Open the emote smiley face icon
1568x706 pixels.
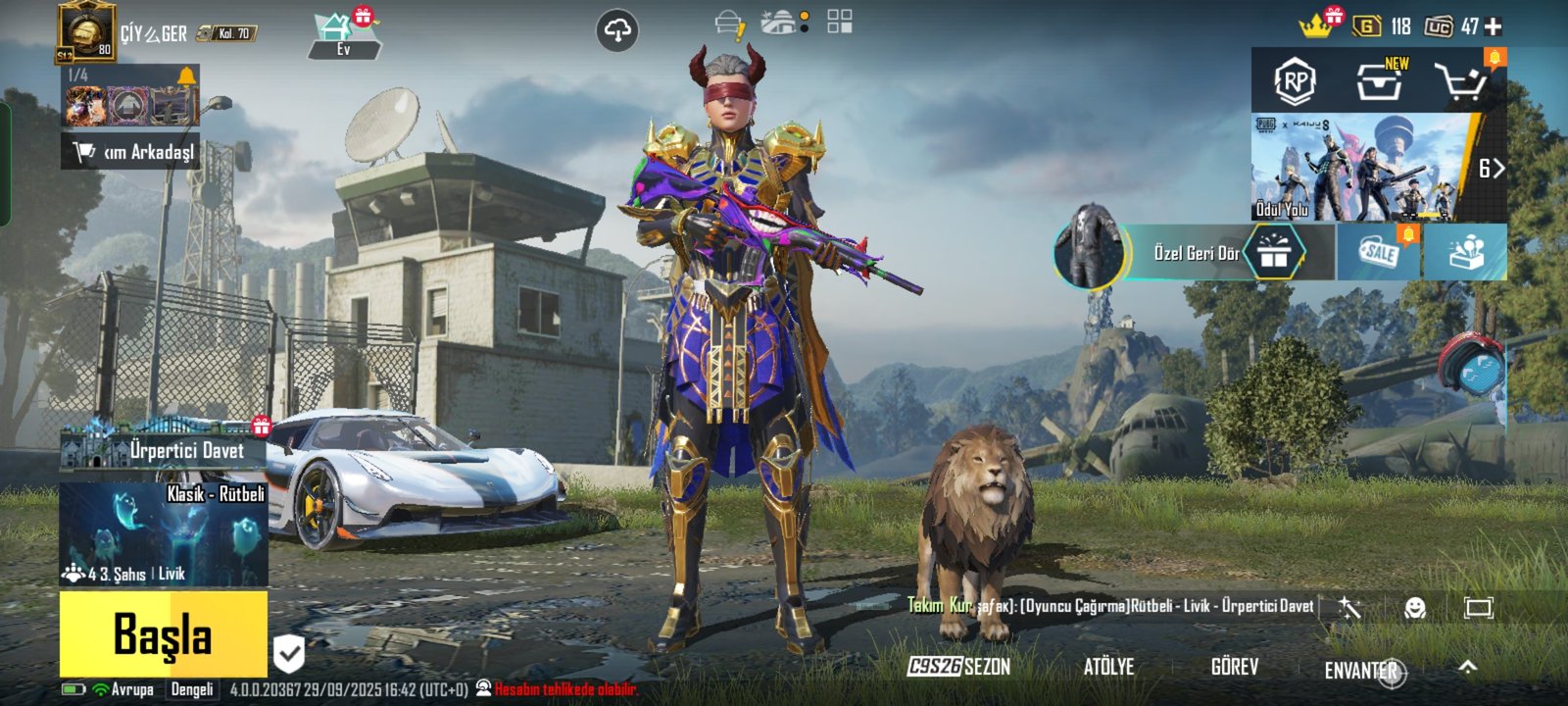click(x=1414, y=608)
